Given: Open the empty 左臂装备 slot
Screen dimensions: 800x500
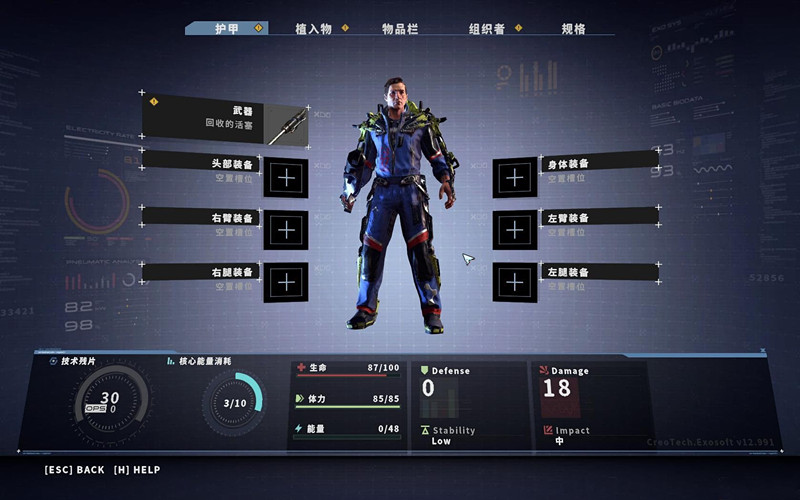Looking at the screenshot, I should point(515,230).
